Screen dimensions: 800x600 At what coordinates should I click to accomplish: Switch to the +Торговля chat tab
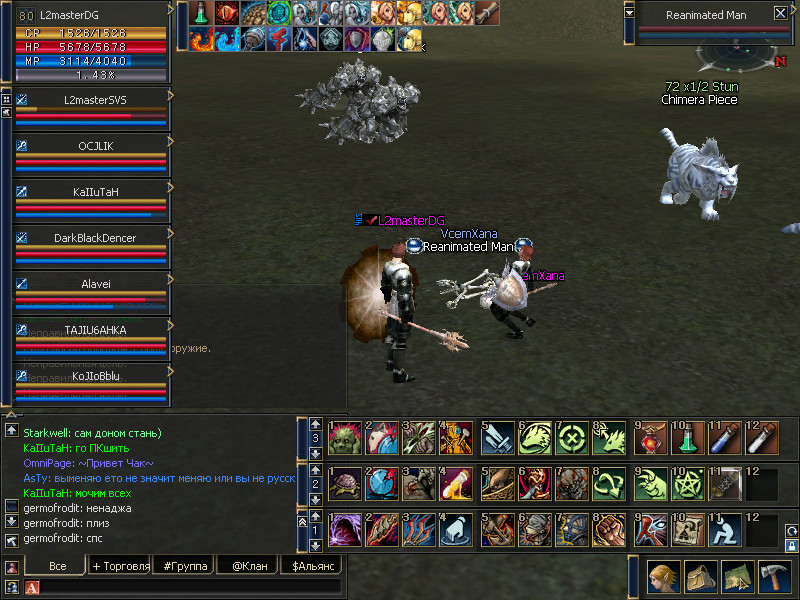click(x=120, y=566)
